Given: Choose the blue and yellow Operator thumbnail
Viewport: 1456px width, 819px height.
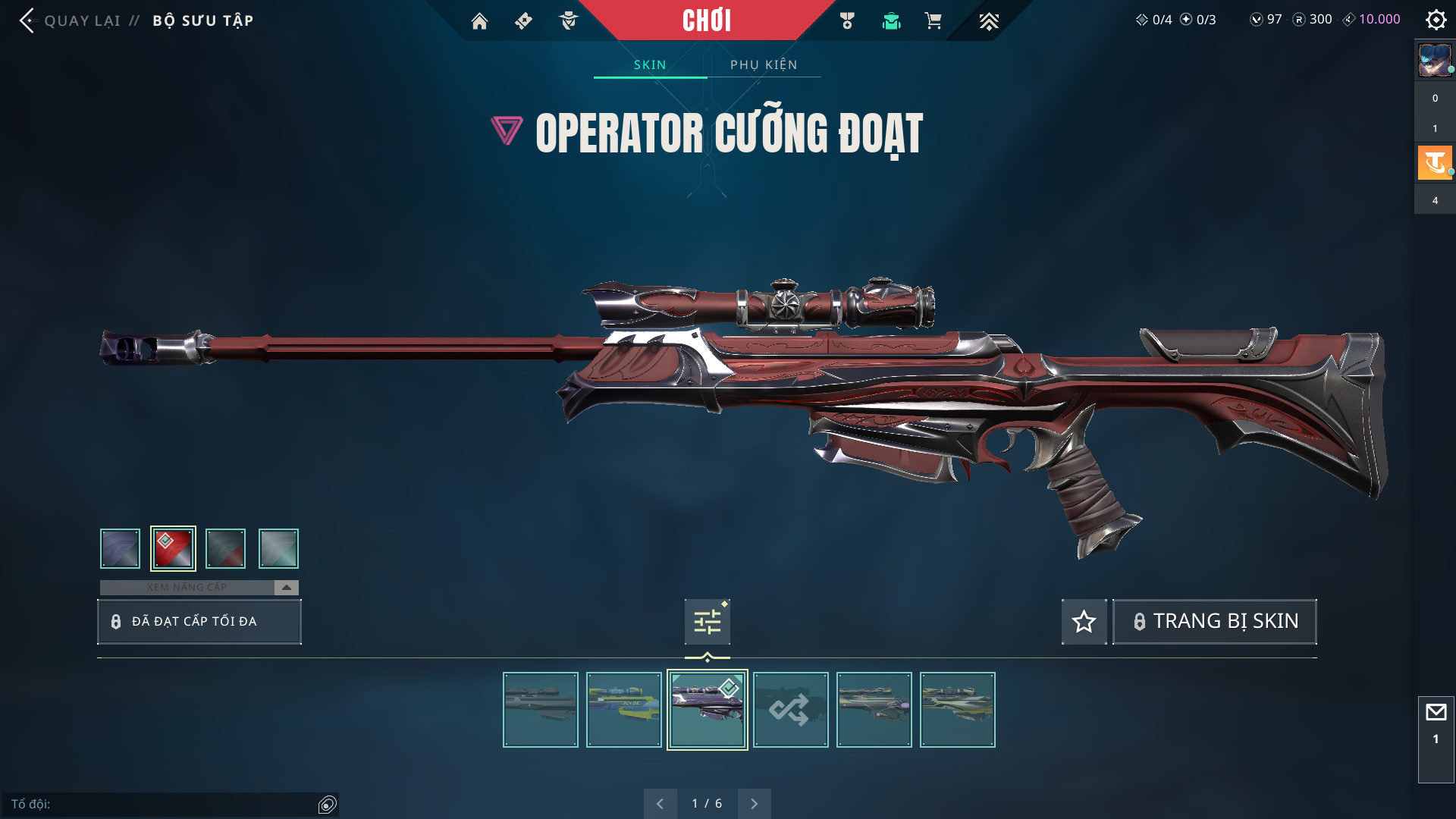Looking at the screenshot, I should pos(623,710).
